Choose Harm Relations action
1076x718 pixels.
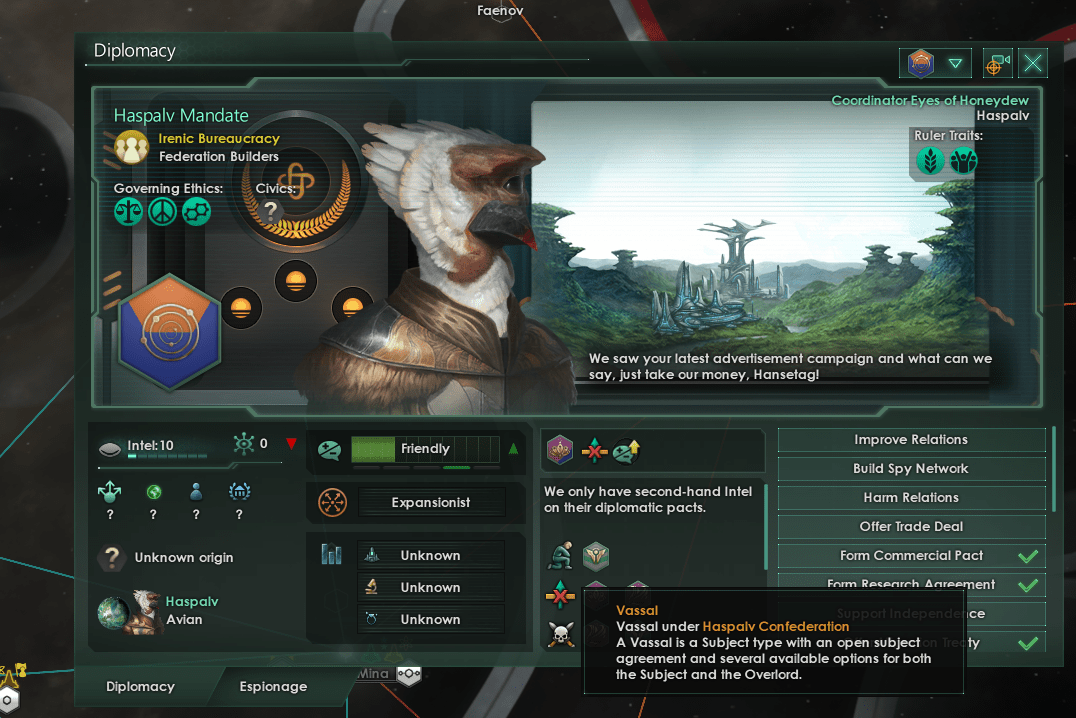[911, 498]
